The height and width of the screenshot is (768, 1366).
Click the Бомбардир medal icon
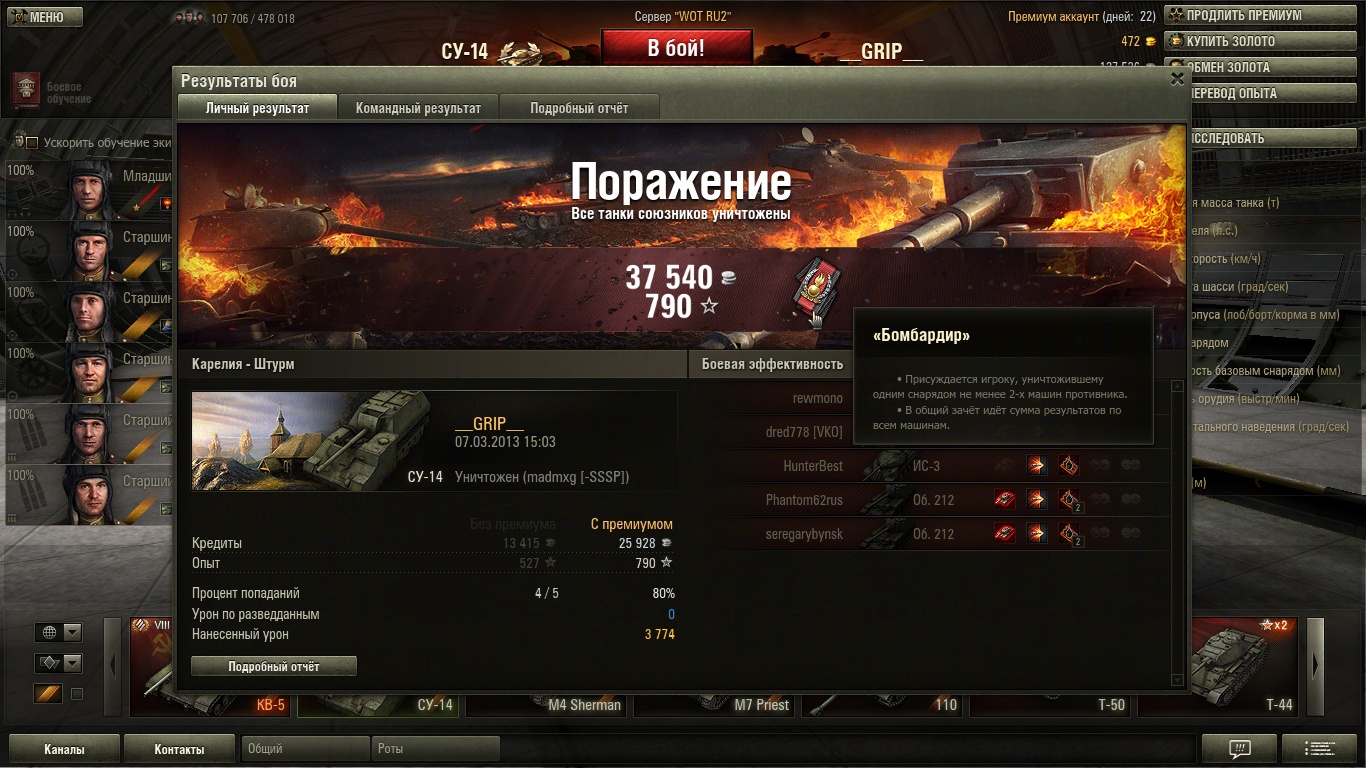(817, 292)
